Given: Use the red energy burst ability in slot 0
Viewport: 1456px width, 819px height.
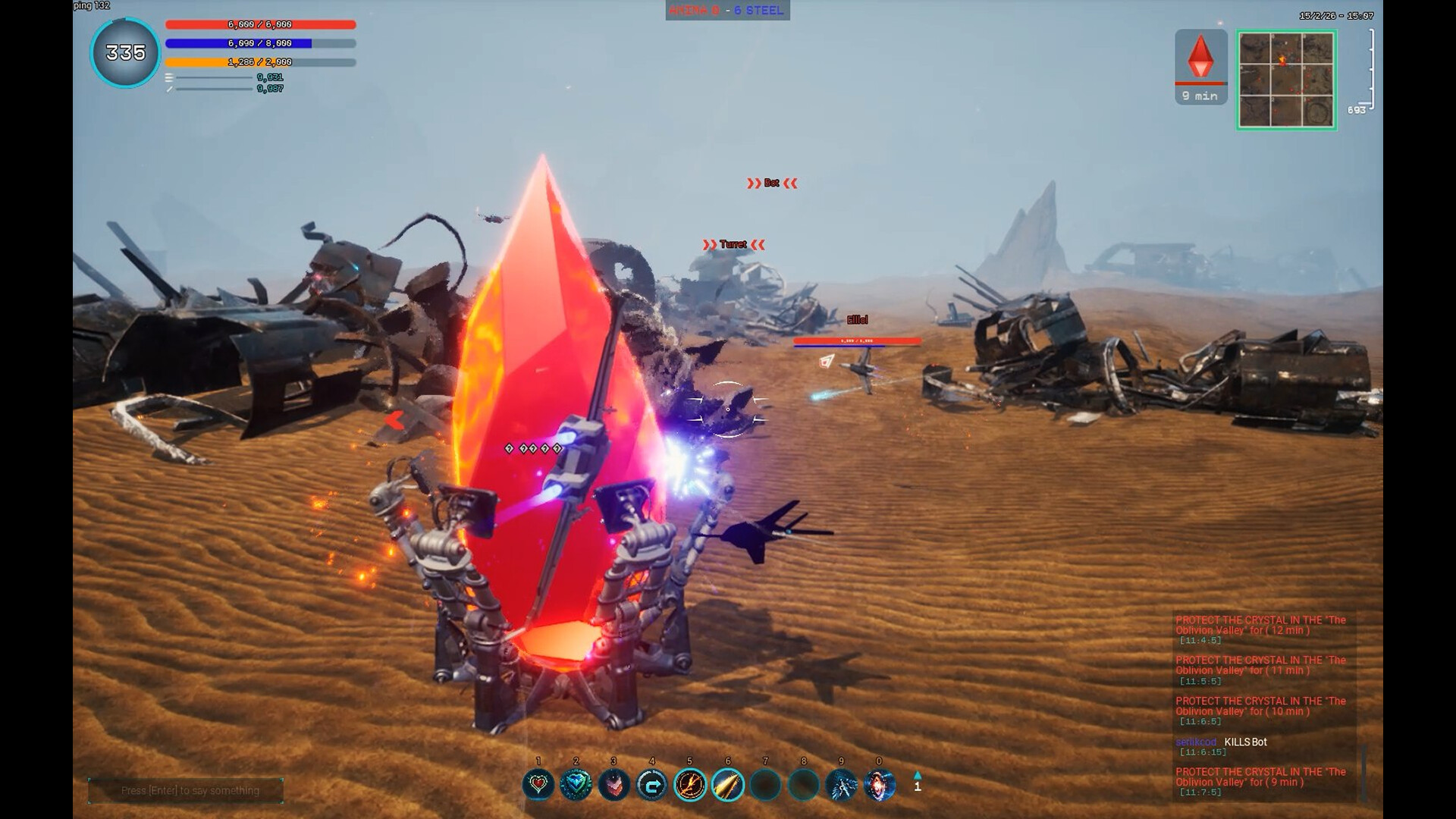Looking at the screenshot, I should (878, 785).
